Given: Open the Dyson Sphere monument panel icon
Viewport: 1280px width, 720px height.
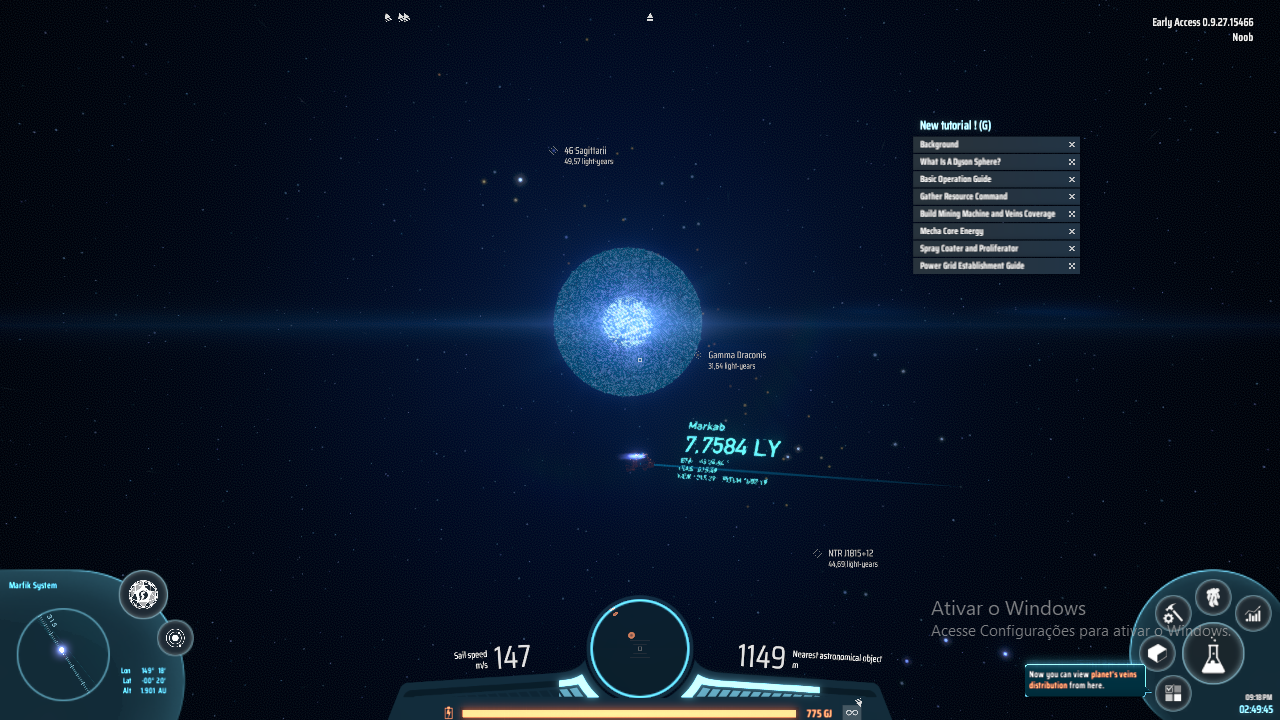Looking at the screenshot, I should click(x=1212, y=597).
